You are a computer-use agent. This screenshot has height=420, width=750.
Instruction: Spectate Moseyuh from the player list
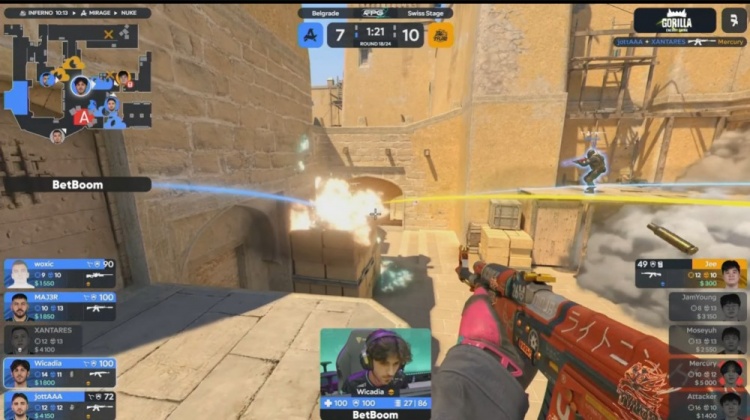click(707, 339)
